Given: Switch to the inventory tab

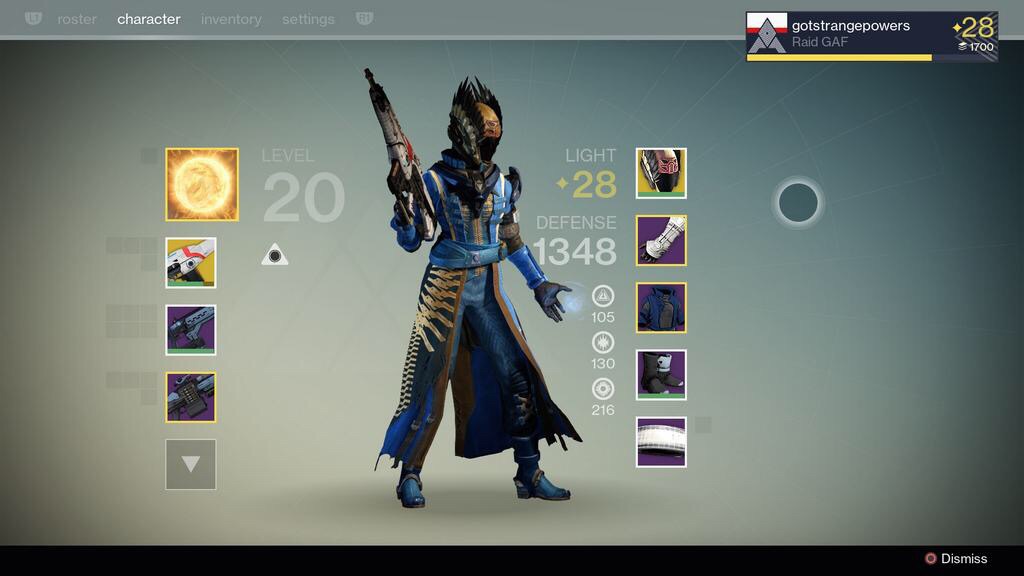Looking at the screenshot, I should pyautogui.click(x=231, y=19).
